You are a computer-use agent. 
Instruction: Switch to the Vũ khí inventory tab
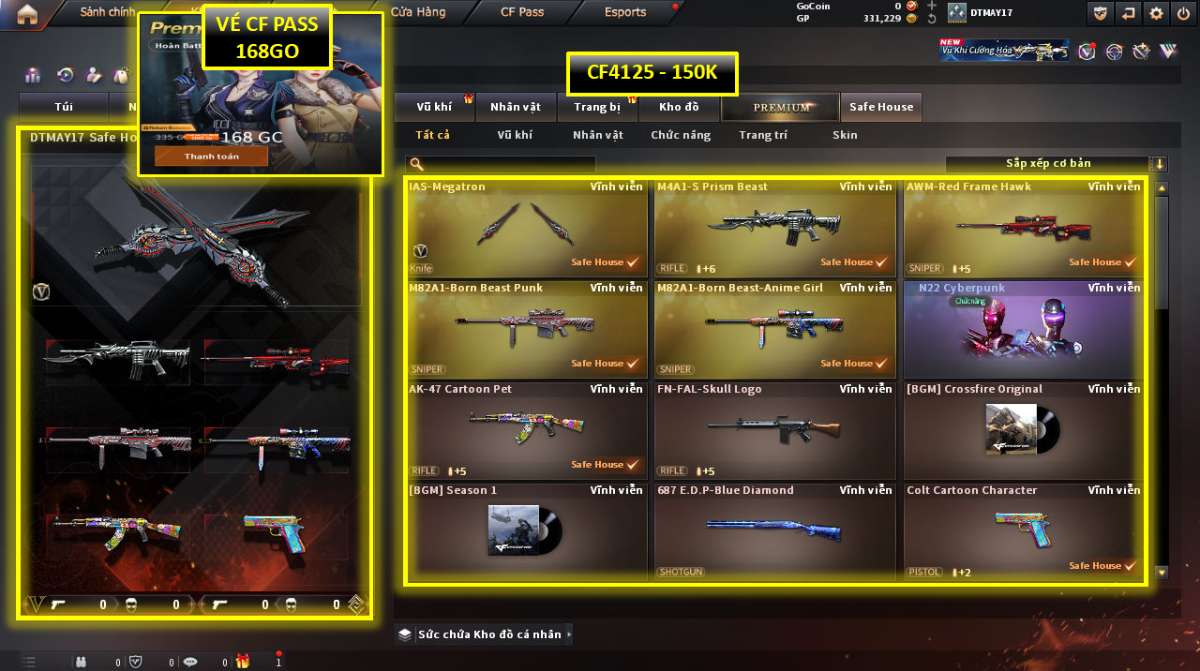pyautogui.click(x=434, y=107)
